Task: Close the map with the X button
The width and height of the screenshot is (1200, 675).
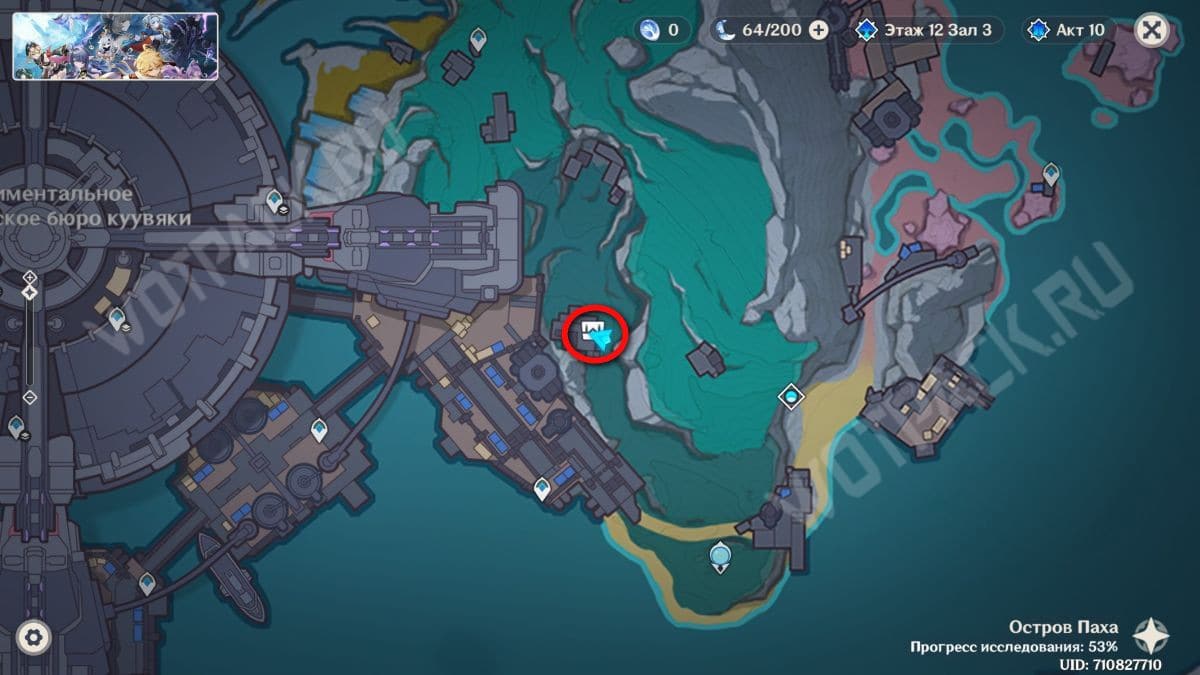Action: [1152, 30]
